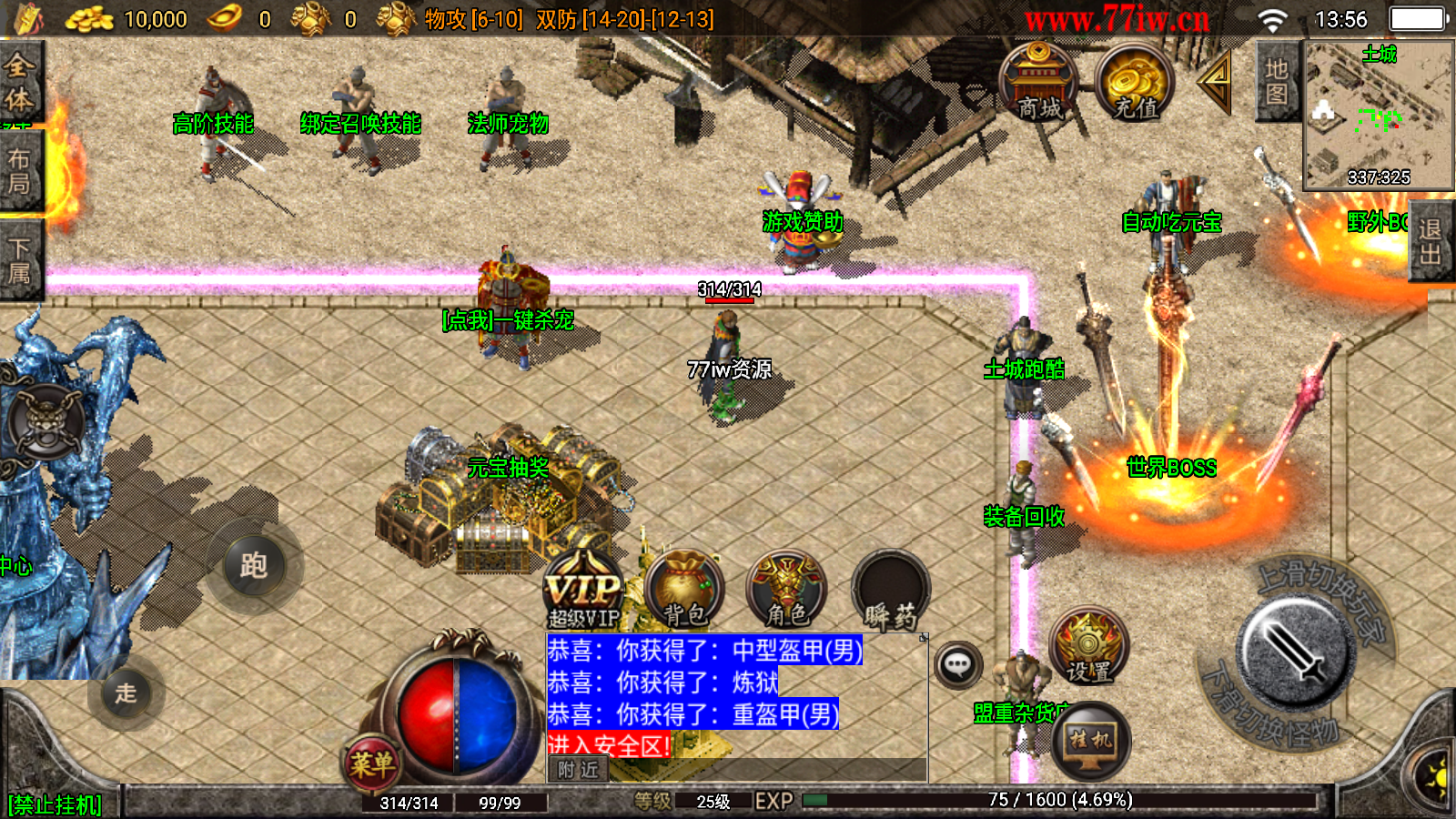The height and width of the screenshot is (819, 1456).
Task: Select the 下属 tab
Action: 19,260
